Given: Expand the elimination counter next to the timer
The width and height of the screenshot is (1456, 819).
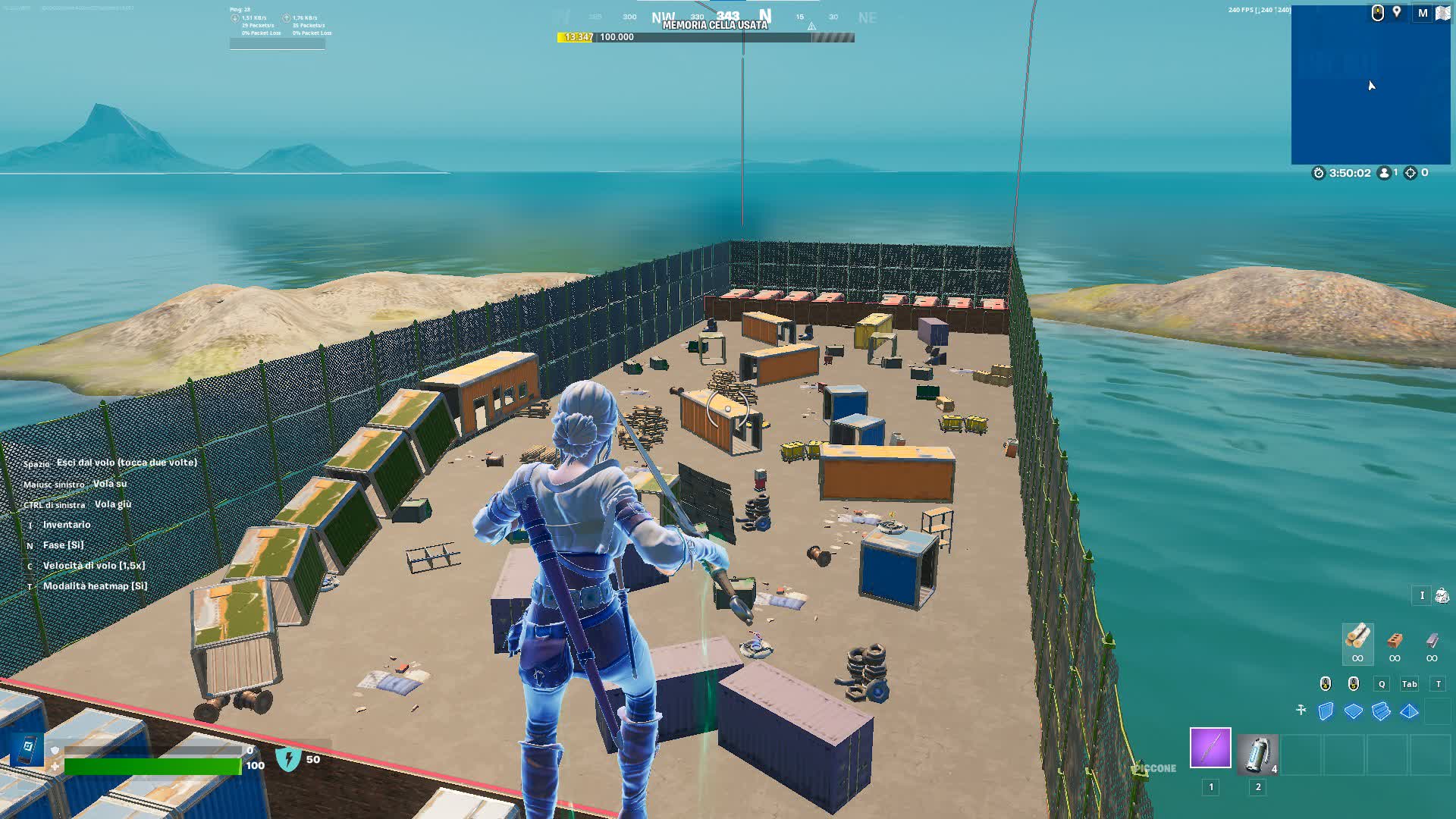Looking at the screenshot, I should click(1411, 173).
